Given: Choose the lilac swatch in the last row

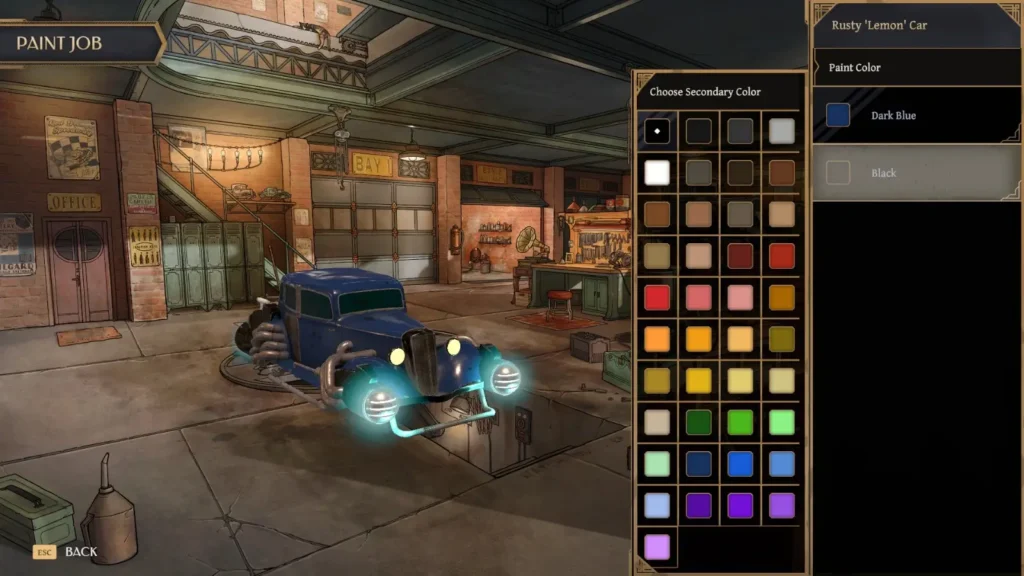Looking at the screenshot, I should tap(657, 547).
